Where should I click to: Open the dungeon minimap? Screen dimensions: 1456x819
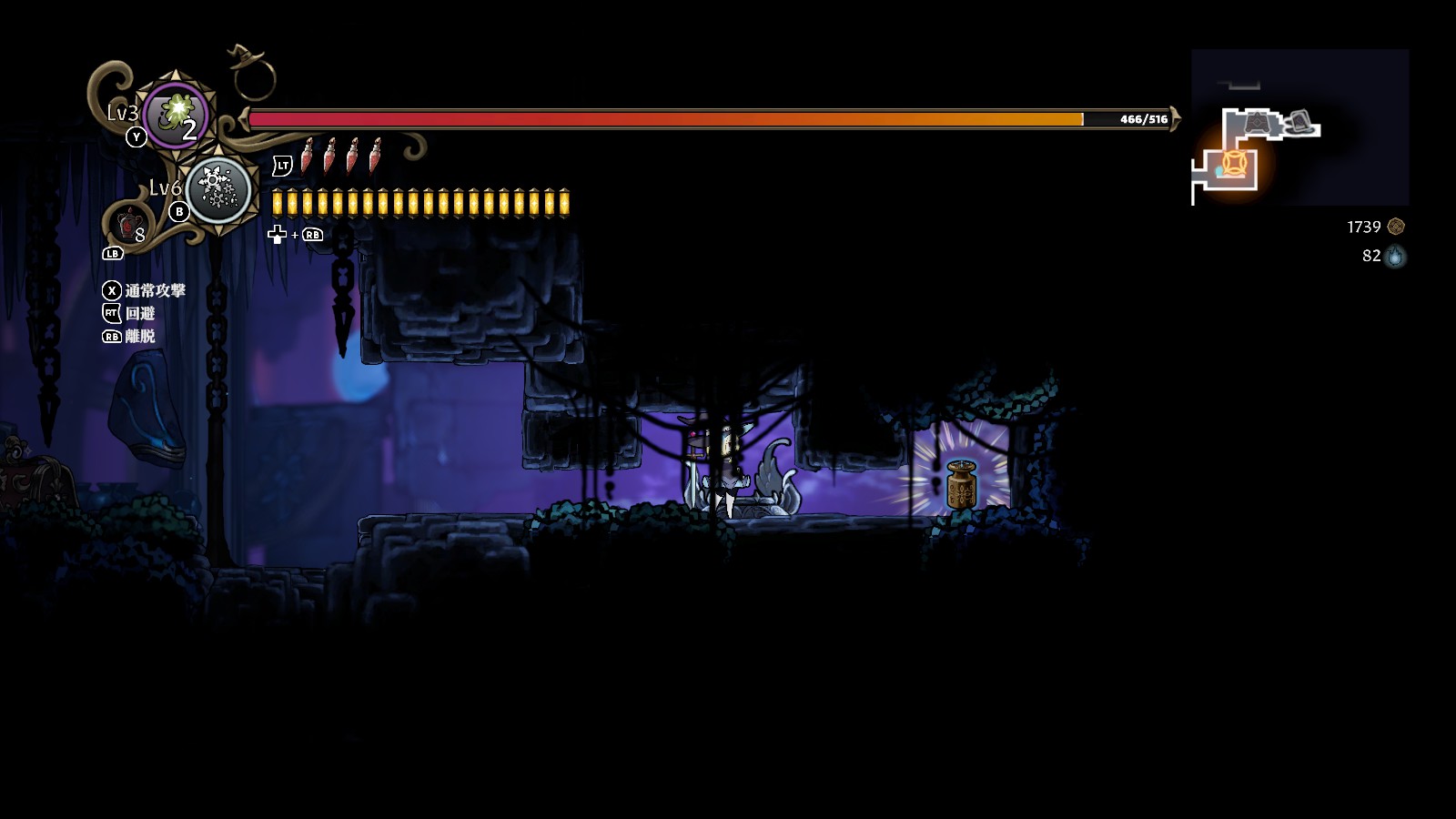(x=1299, y=127)
